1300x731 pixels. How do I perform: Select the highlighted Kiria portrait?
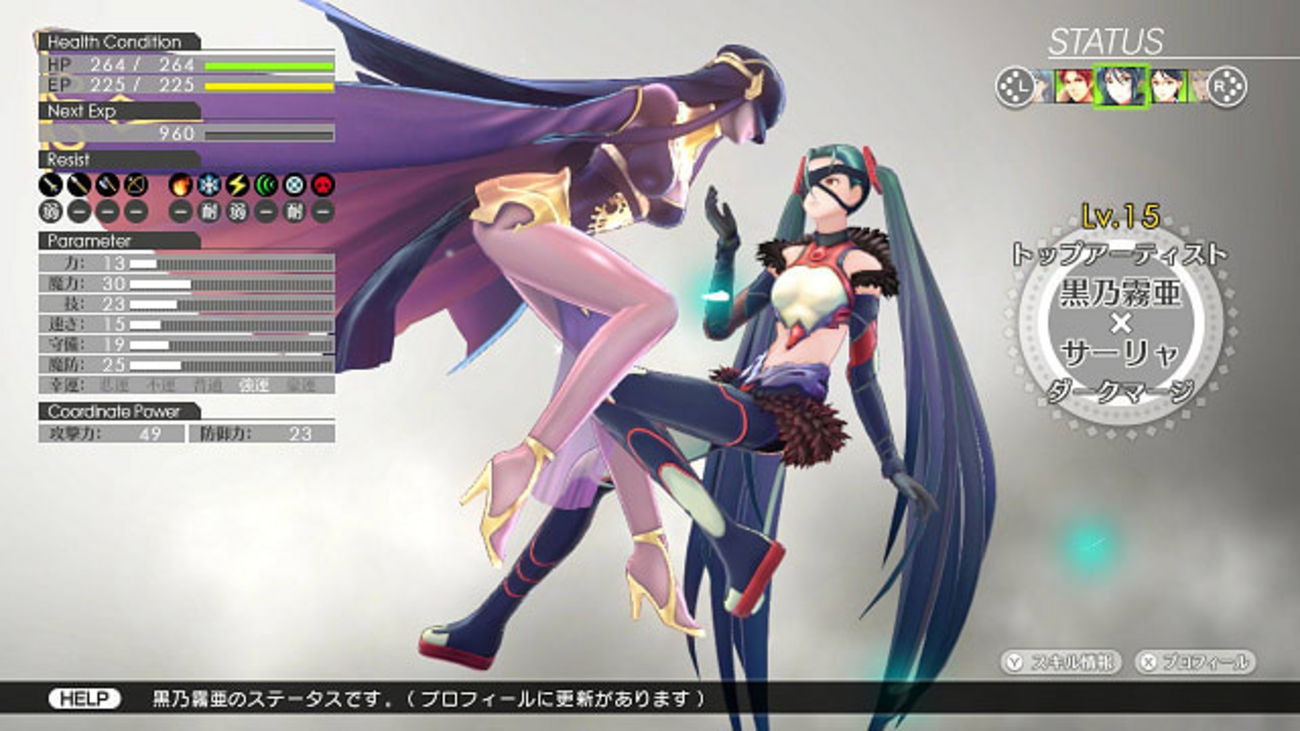point(1119,87)
